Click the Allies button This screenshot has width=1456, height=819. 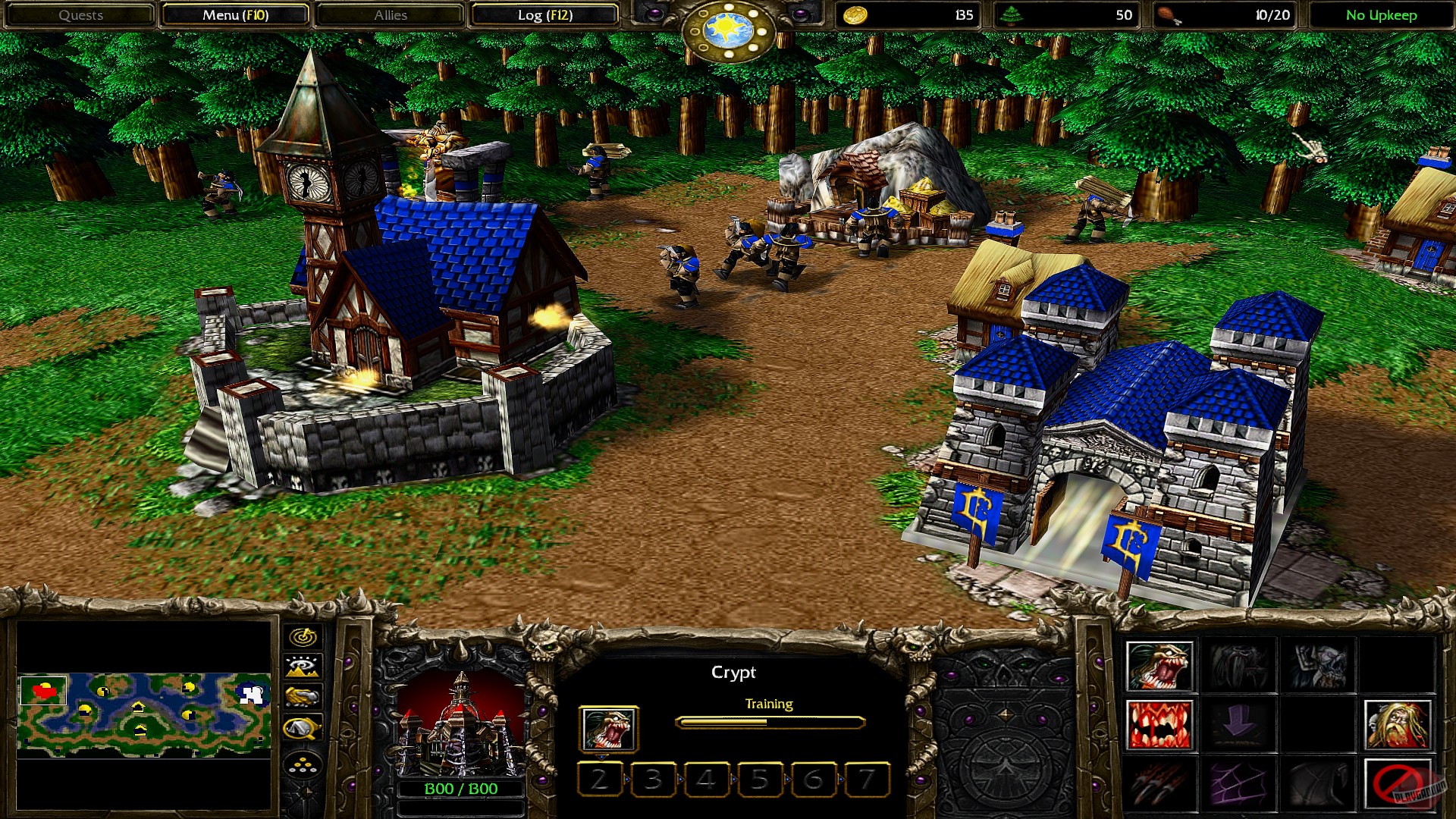pyautogui.click(x=388, y=15)
